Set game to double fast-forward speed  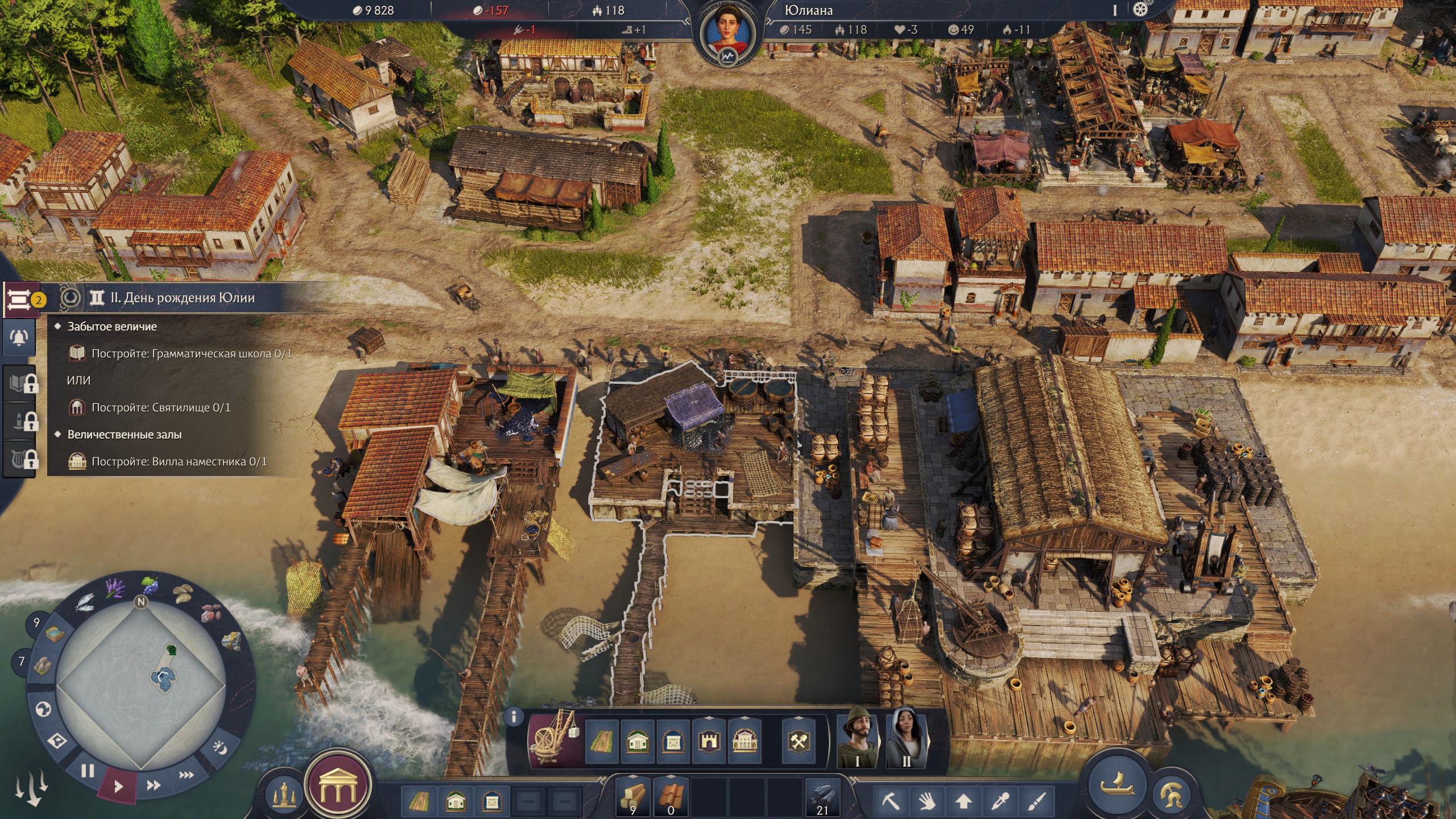153,785
